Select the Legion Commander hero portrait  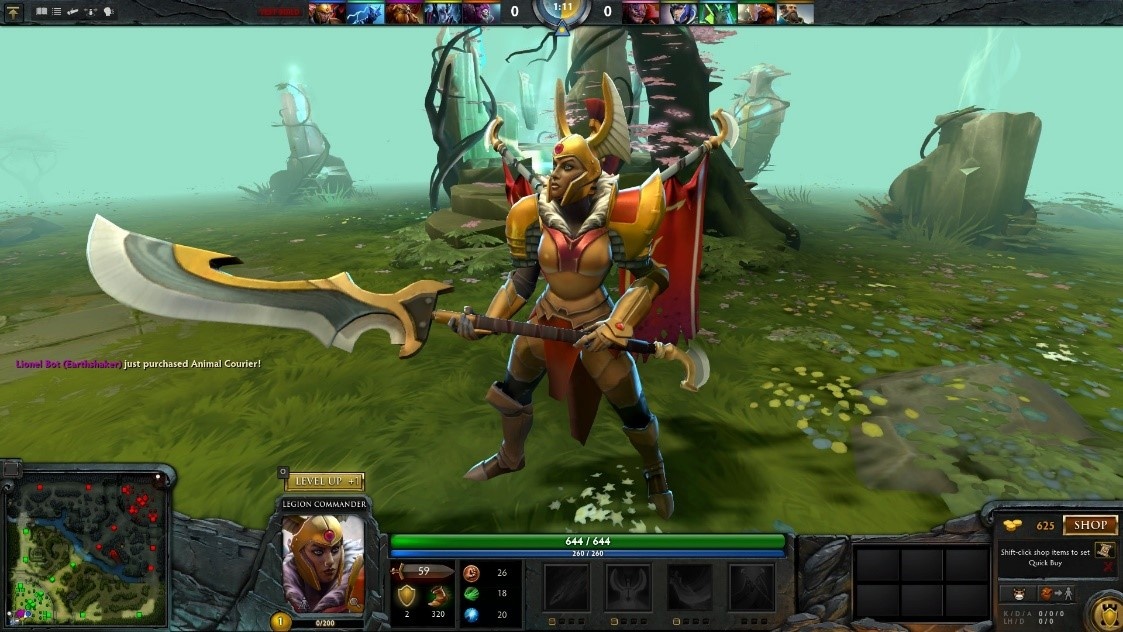click(323, 562)
